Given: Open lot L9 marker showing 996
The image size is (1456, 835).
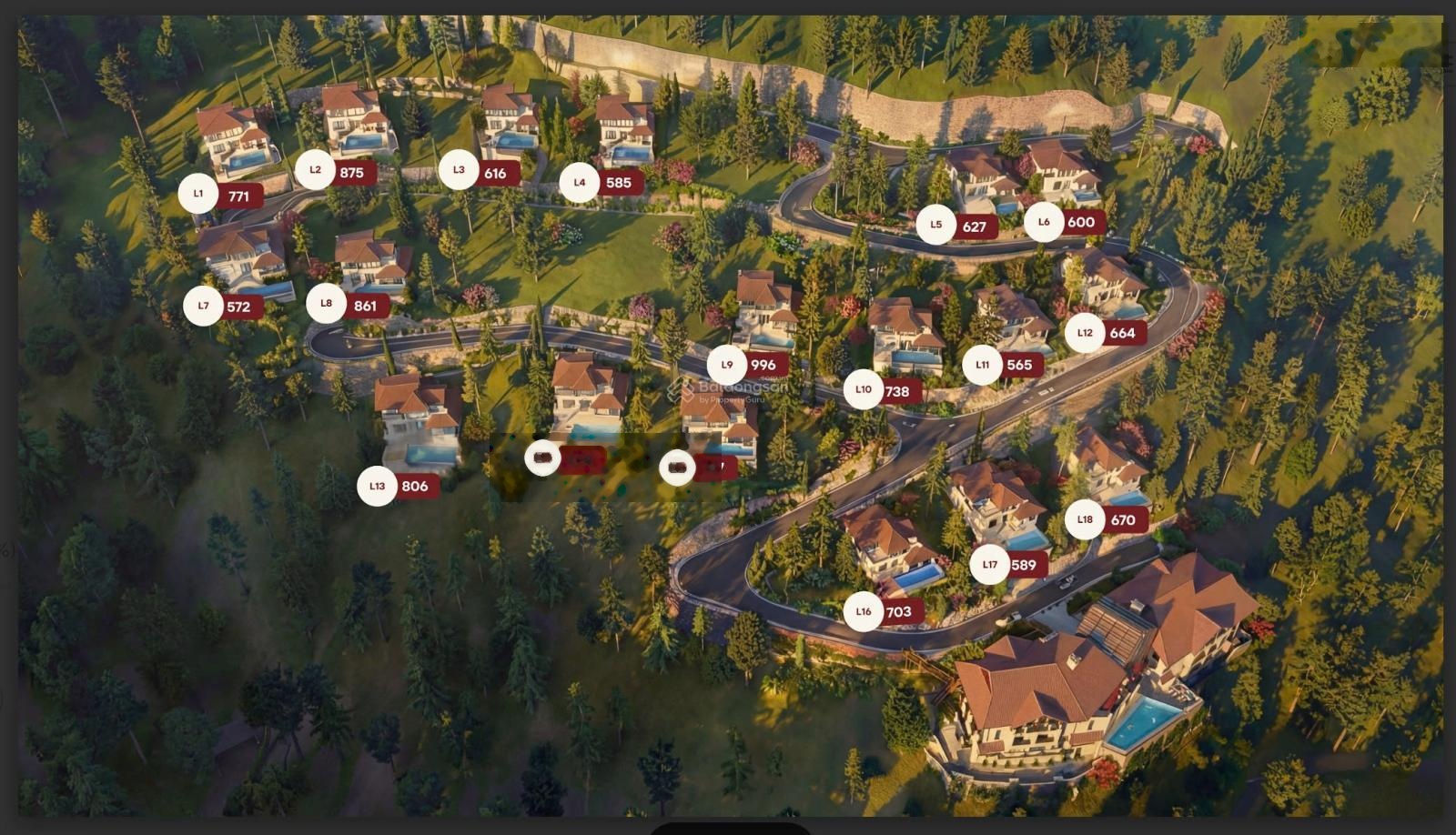Looking at the screenshot, I should point(727,365).
